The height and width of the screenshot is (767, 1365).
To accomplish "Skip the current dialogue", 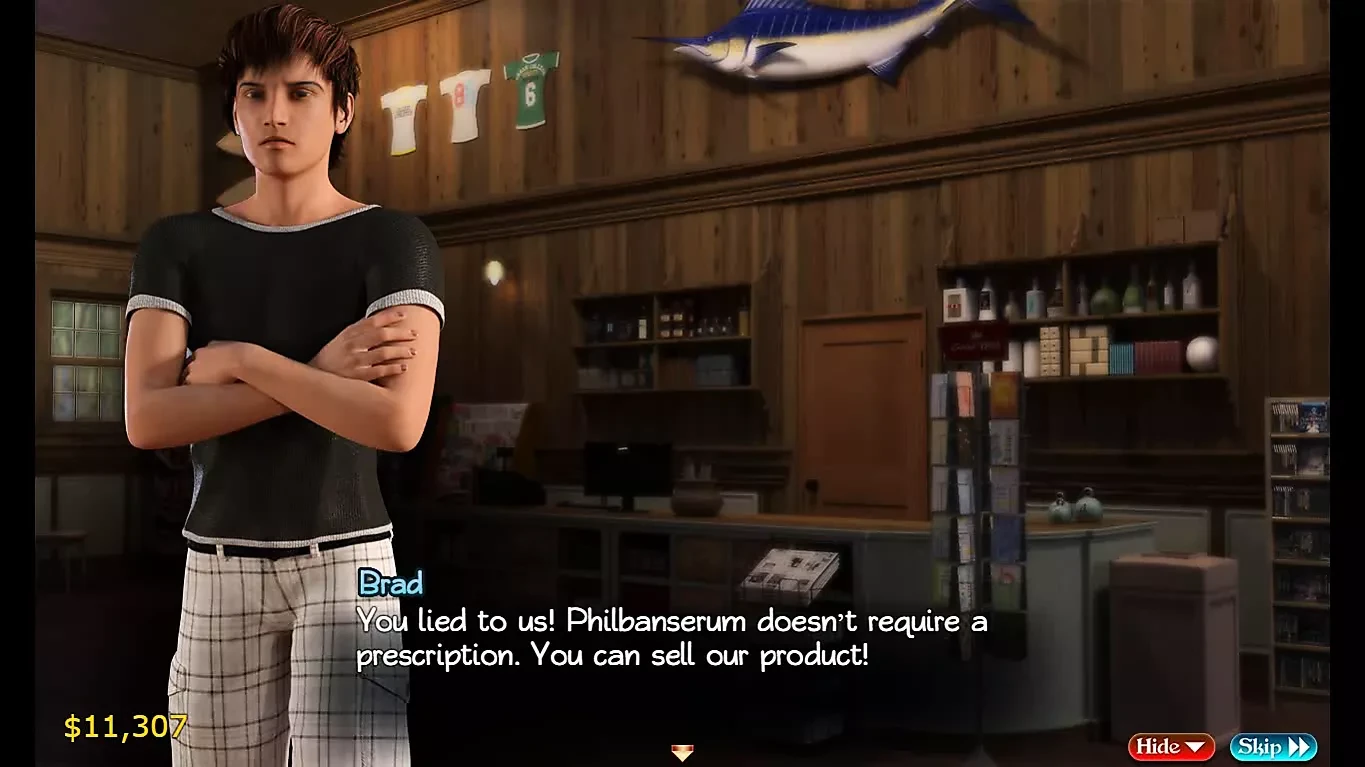I will [1272, 747].
